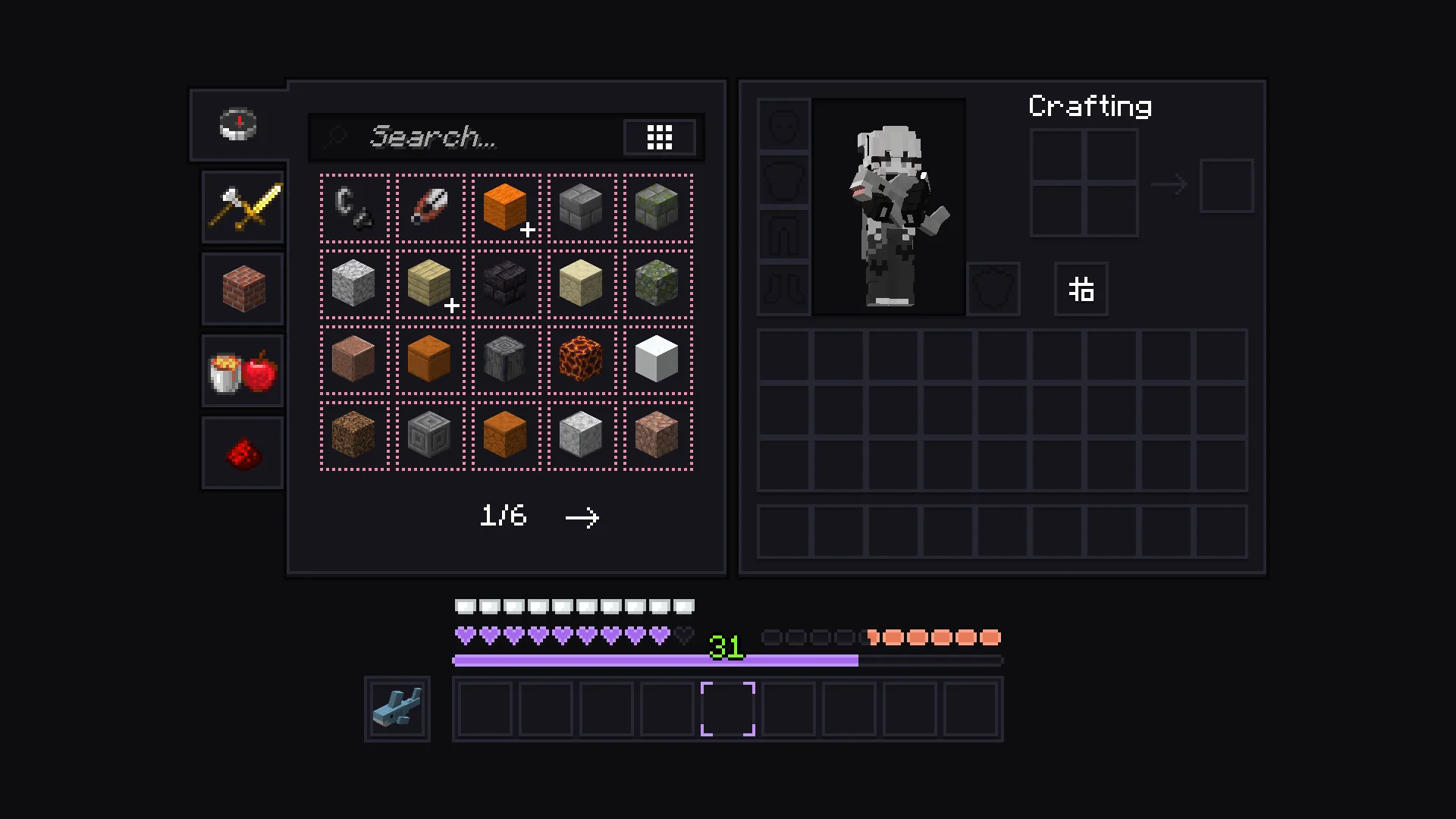Select the off-hand shield slot
Image resolution: width=1456 pixels, height=819 pixels.
(x=993, y=289)
